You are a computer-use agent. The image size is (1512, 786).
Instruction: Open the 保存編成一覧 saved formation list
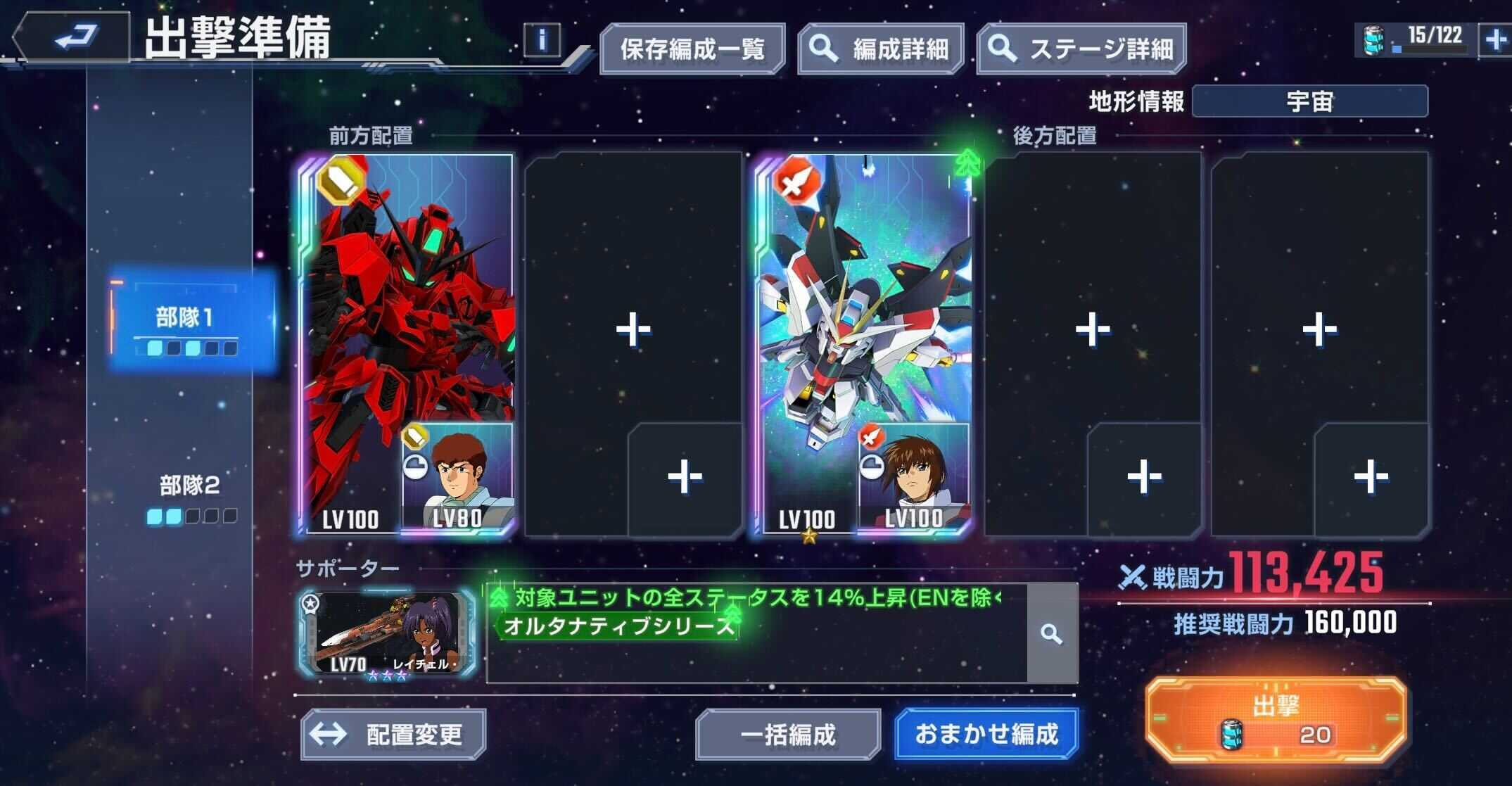692,49
